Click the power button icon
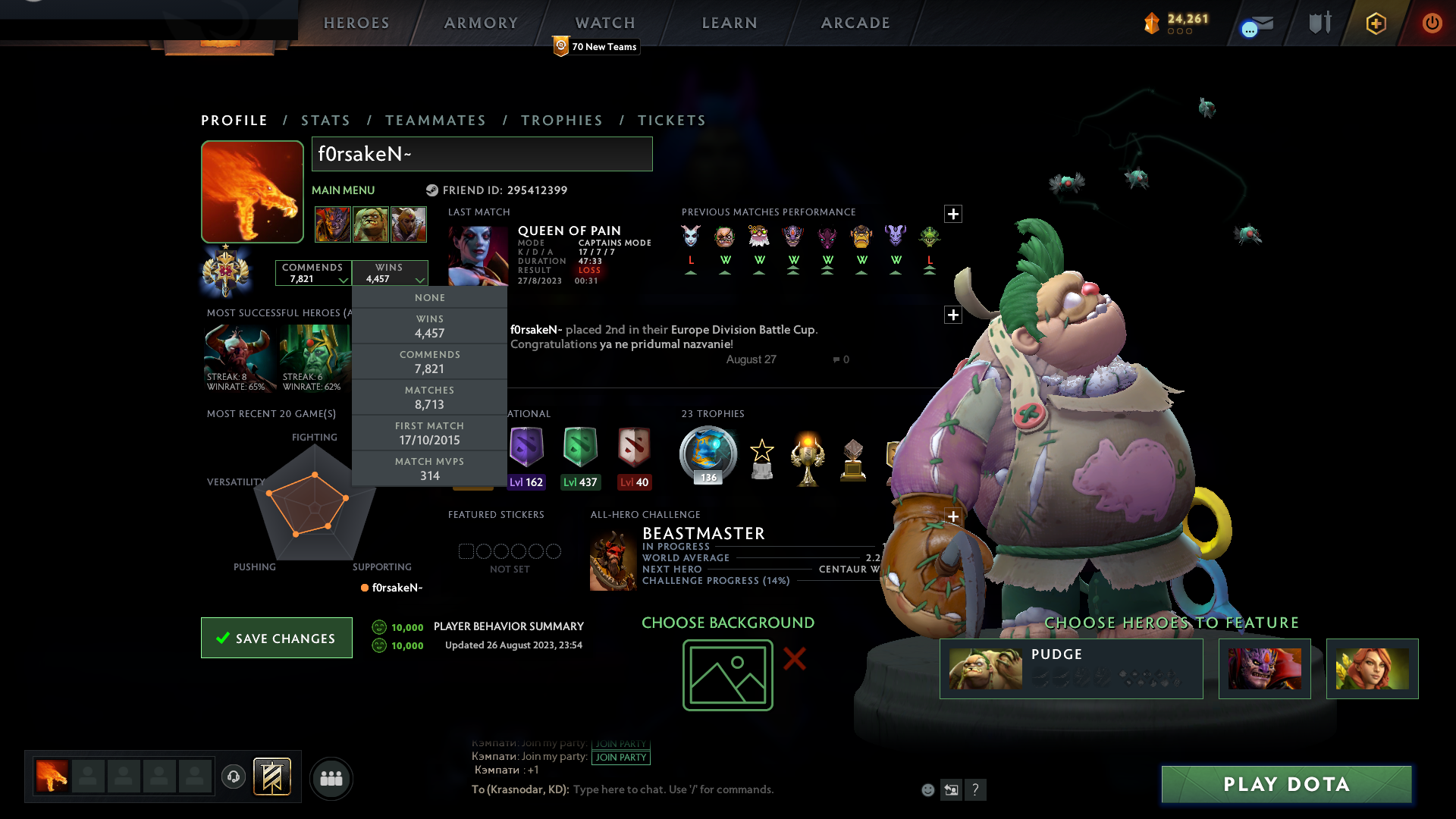Screen dimensions: 1456x819 pos(1432,23)
